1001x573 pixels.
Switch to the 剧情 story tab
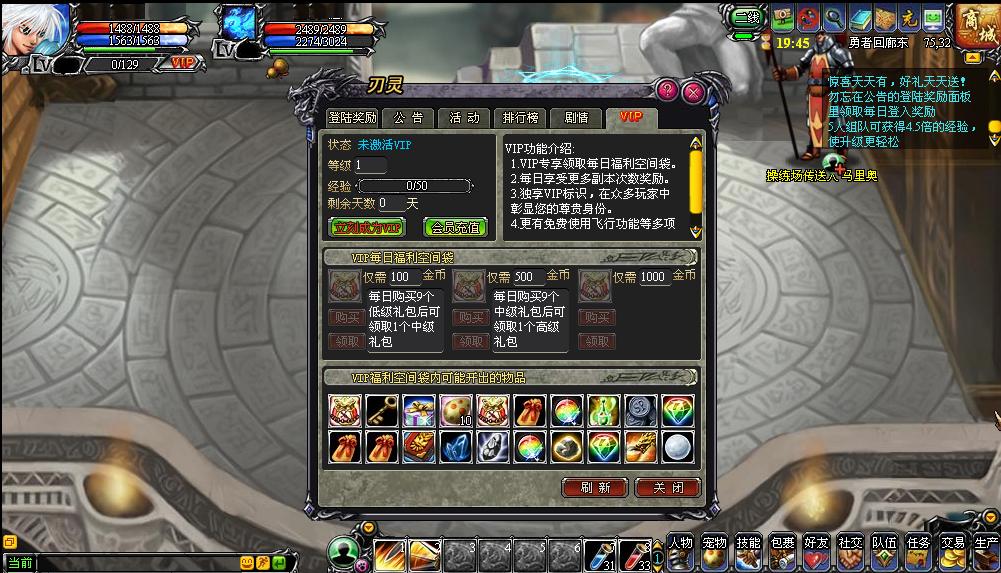point(576,118)
